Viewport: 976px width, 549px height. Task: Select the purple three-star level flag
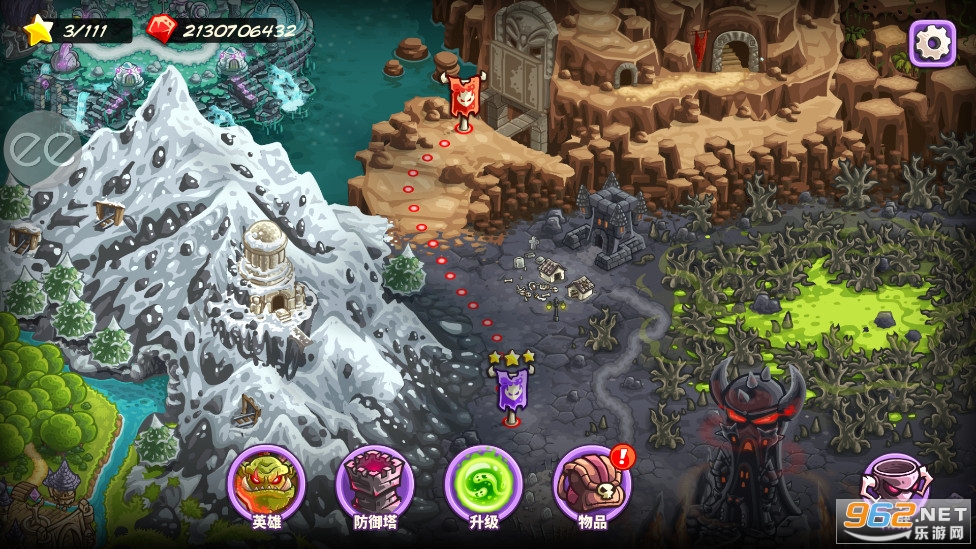coord(511,388)
